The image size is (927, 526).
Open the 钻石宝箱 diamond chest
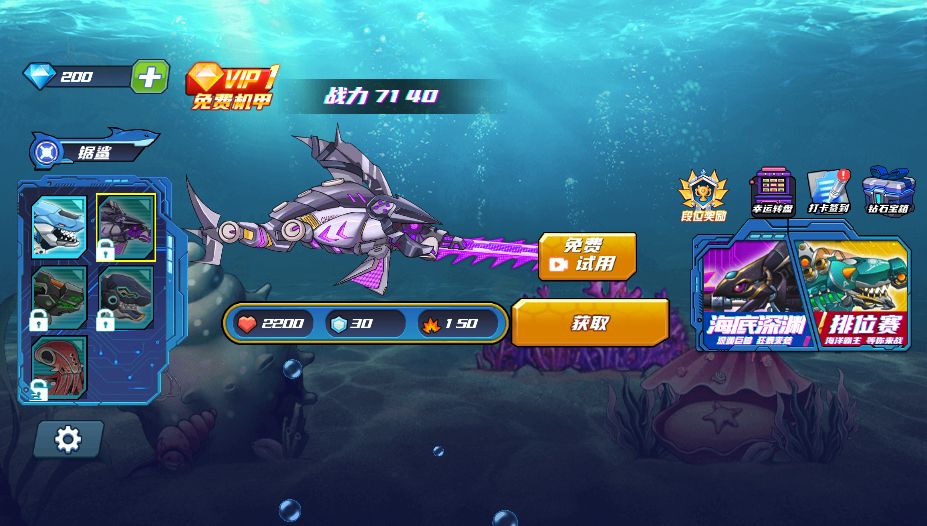(x=887, y=191)
